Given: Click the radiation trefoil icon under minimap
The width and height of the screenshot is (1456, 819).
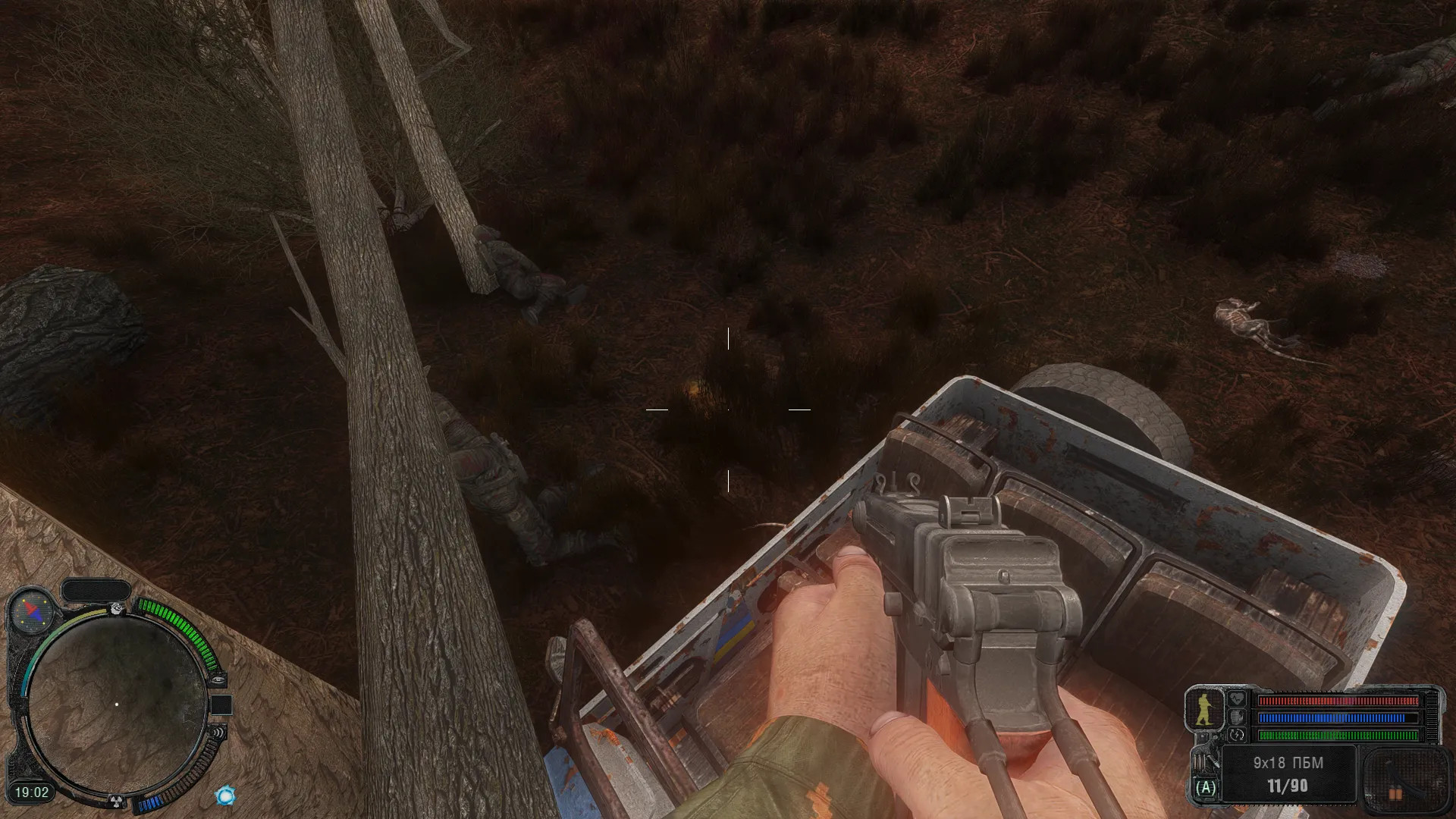Looking at the screenshot, I should click(118, 800).
